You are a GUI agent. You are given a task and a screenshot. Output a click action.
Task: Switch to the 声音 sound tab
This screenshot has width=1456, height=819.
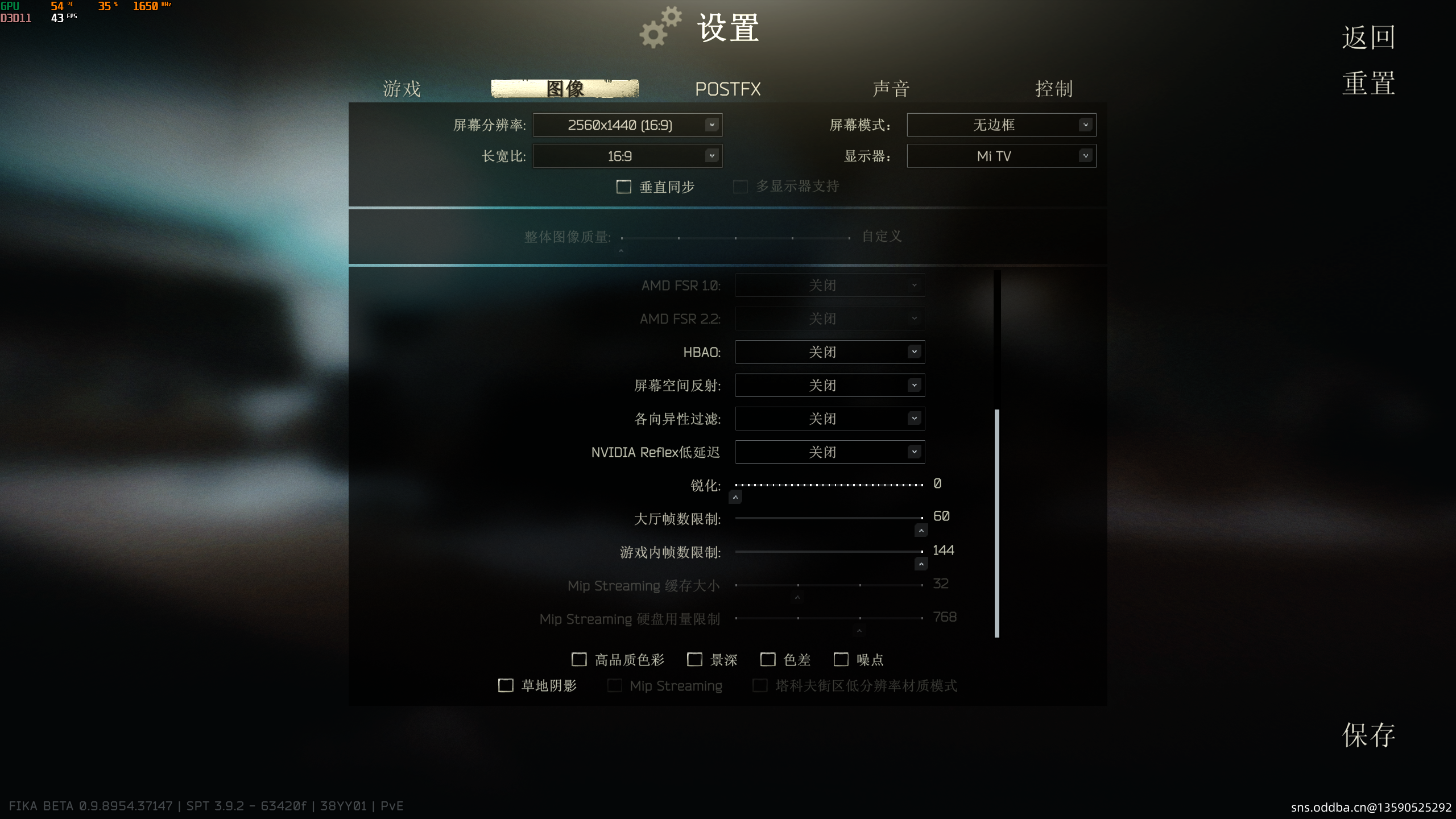tap(891, 89)
